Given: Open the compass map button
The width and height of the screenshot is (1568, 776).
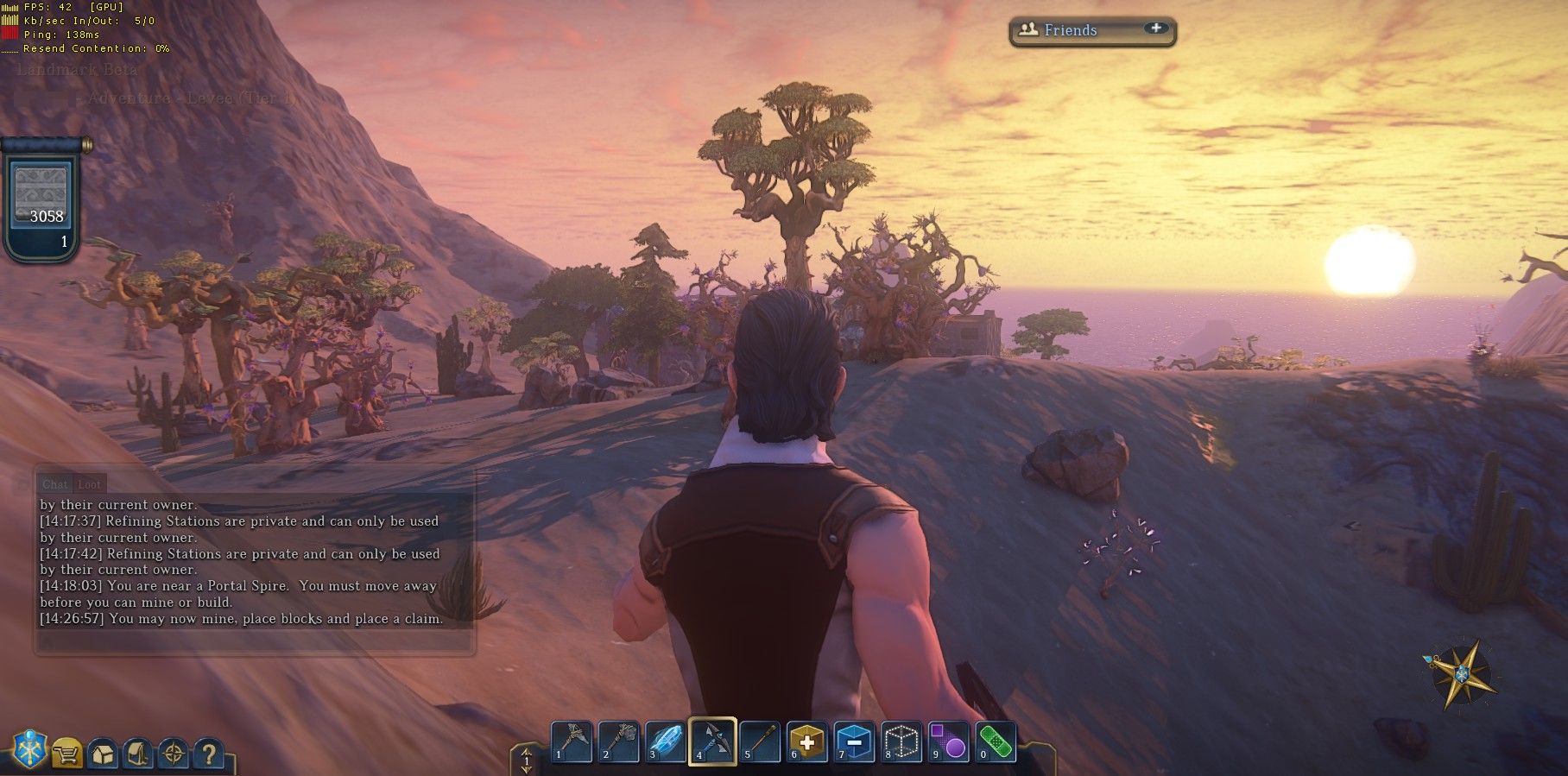Looking at the screenshot, I should [174, 754].
